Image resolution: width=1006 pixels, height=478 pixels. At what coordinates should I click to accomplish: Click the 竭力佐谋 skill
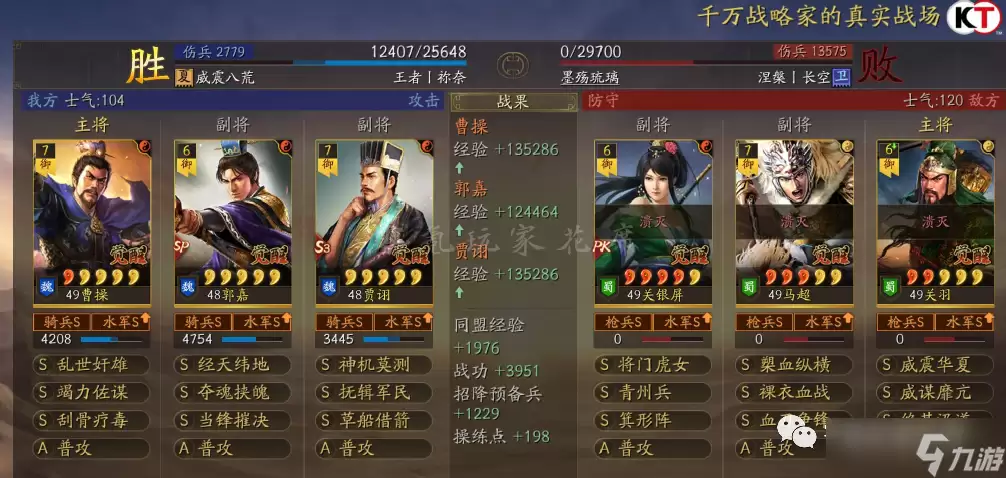(92, 393)
